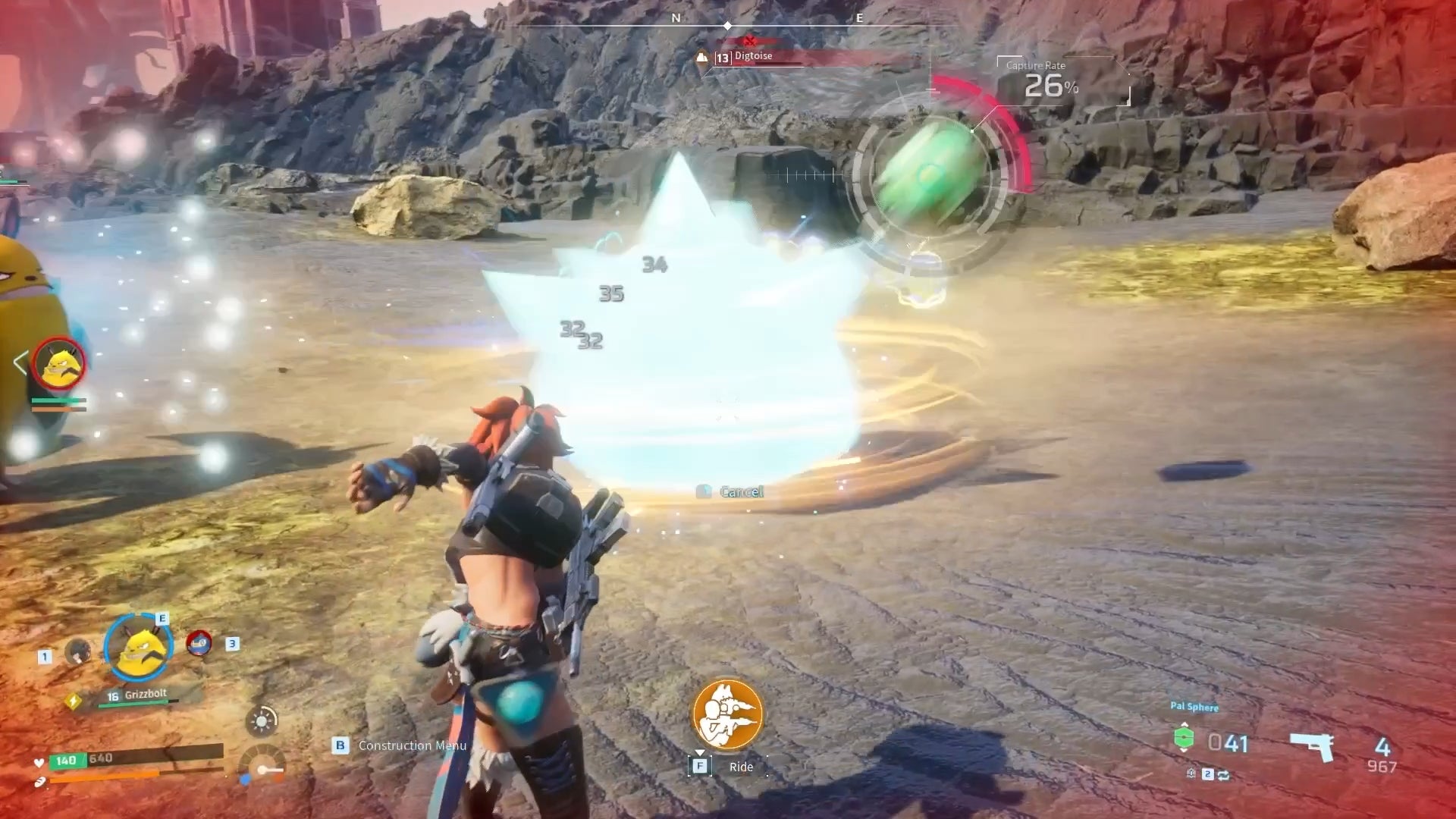Click the compass bar heading strip
The width and height of the screenshot is (1456, 819).
tap(726, 23)
